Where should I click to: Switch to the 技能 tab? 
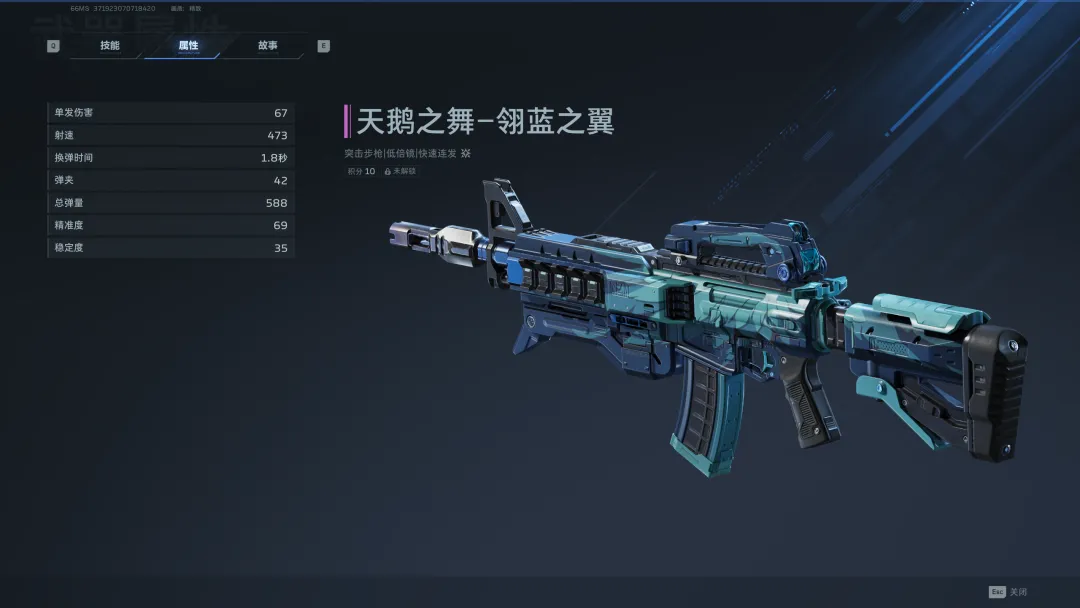click(109, 46)
